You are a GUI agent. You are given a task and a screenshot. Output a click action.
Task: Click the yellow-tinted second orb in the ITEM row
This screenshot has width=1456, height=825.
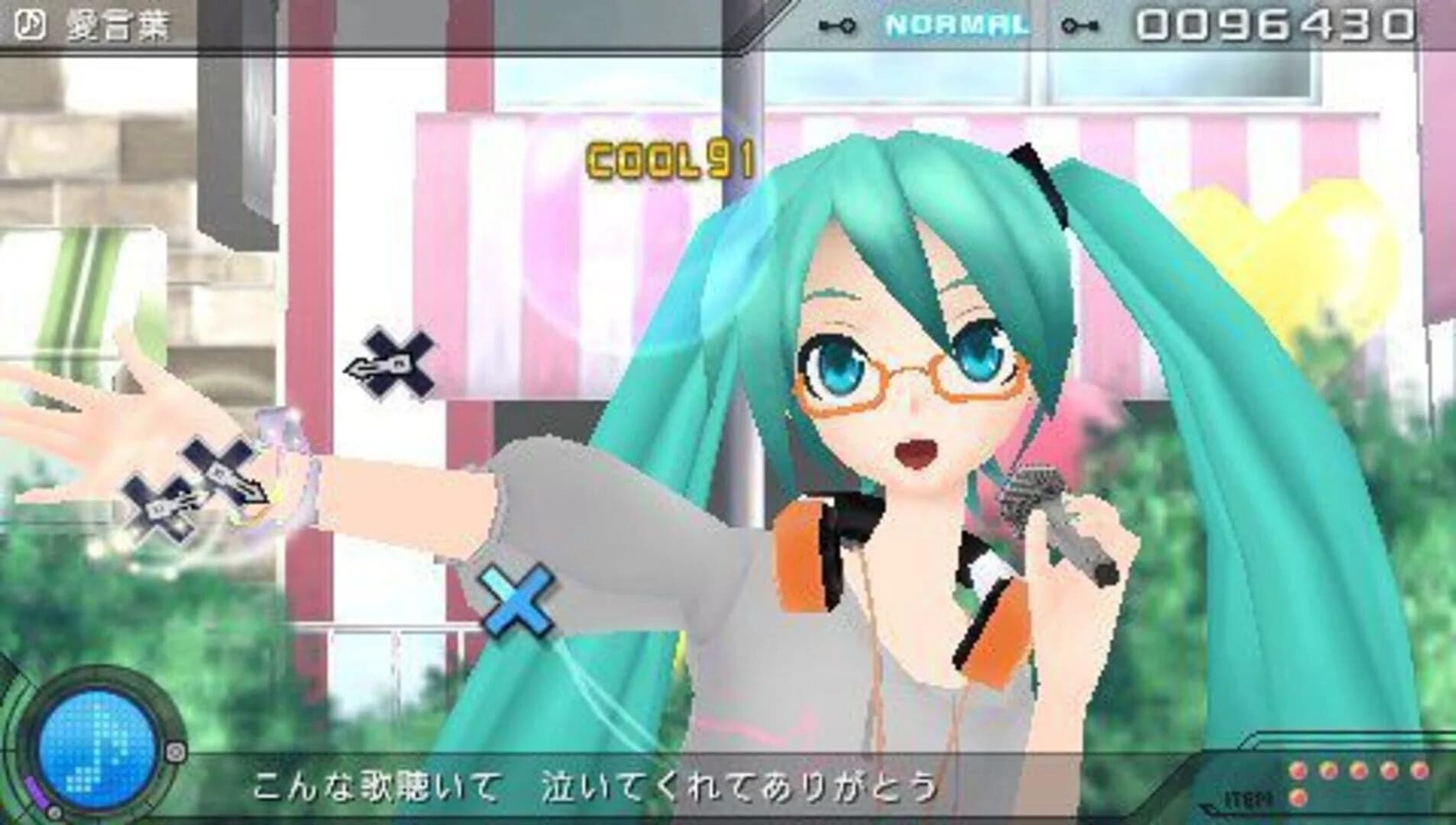1328,770
